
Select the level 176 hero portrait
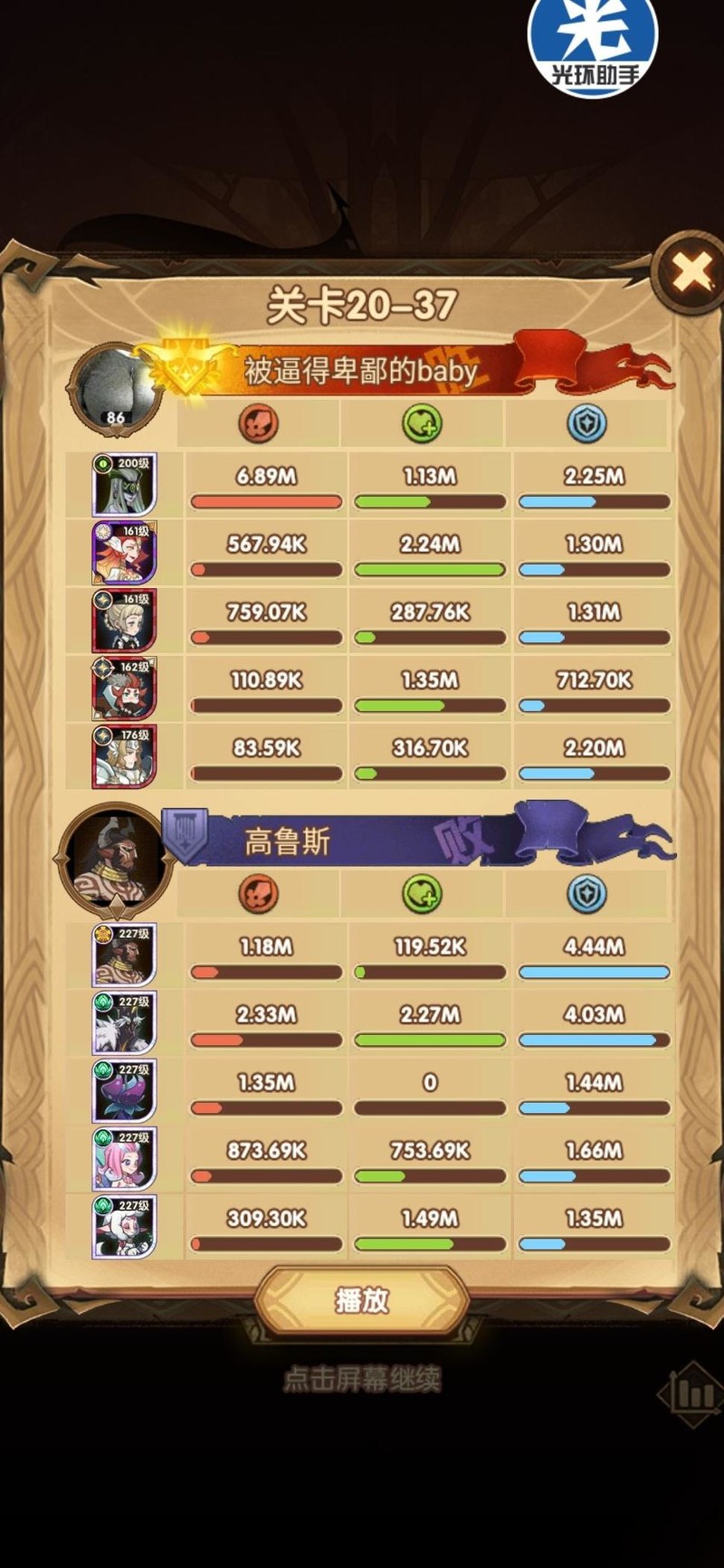pyautogui.click(x=124, y=756)
